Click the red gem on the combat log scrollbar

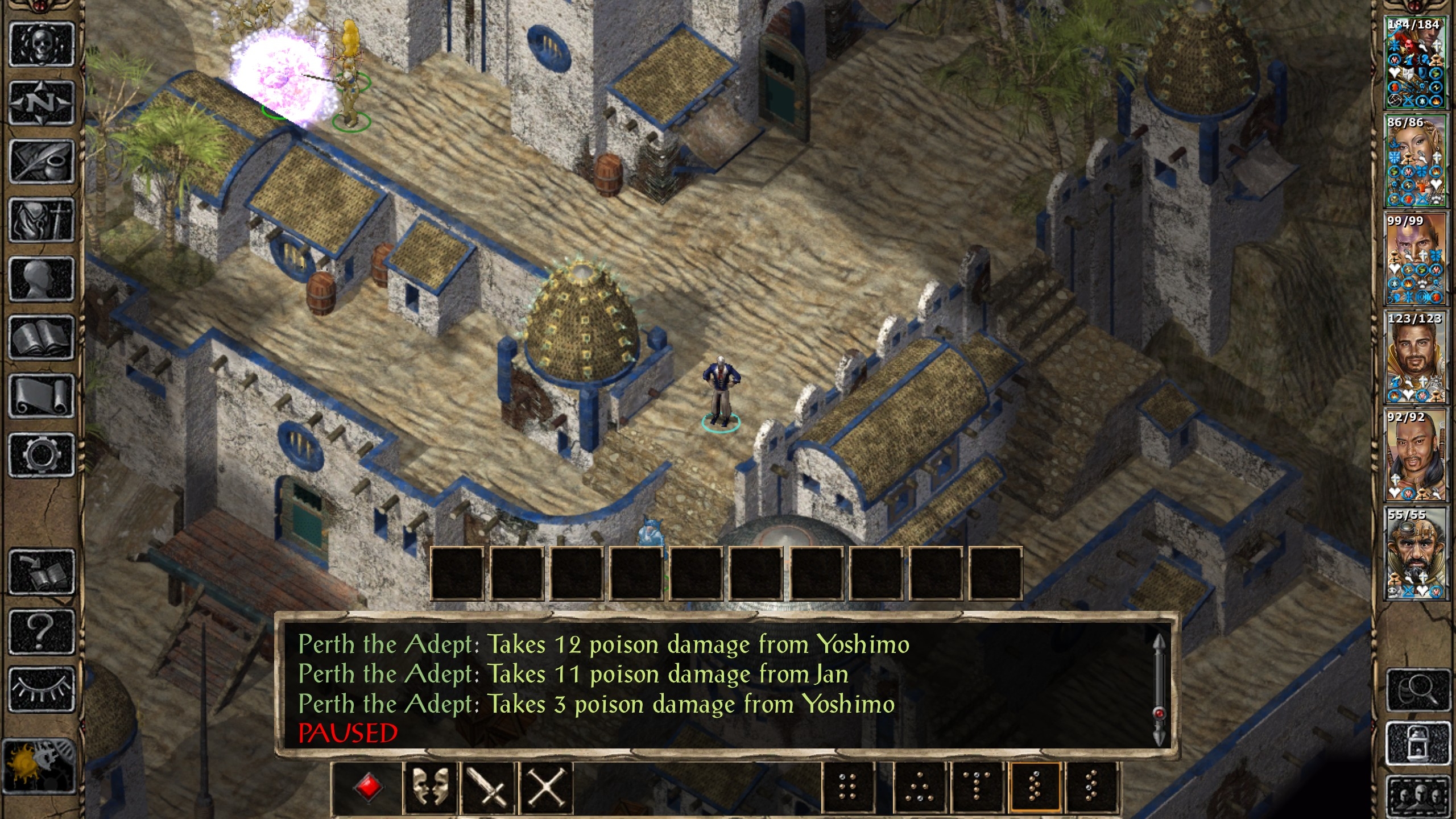pyautogui.click(x=1159, y=713)
